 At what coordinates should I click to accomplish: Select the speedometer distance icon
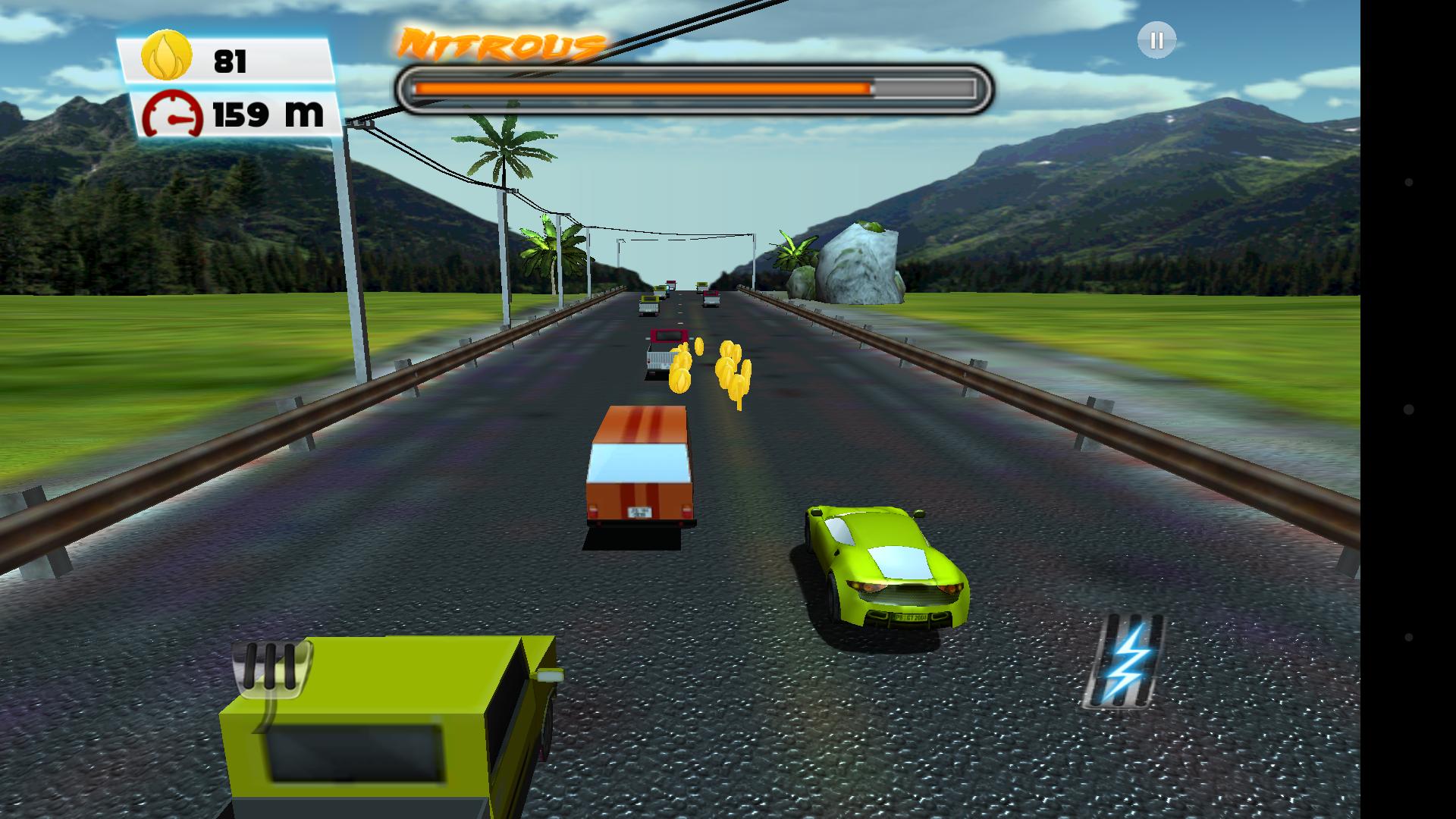click(x=173, y=114)
